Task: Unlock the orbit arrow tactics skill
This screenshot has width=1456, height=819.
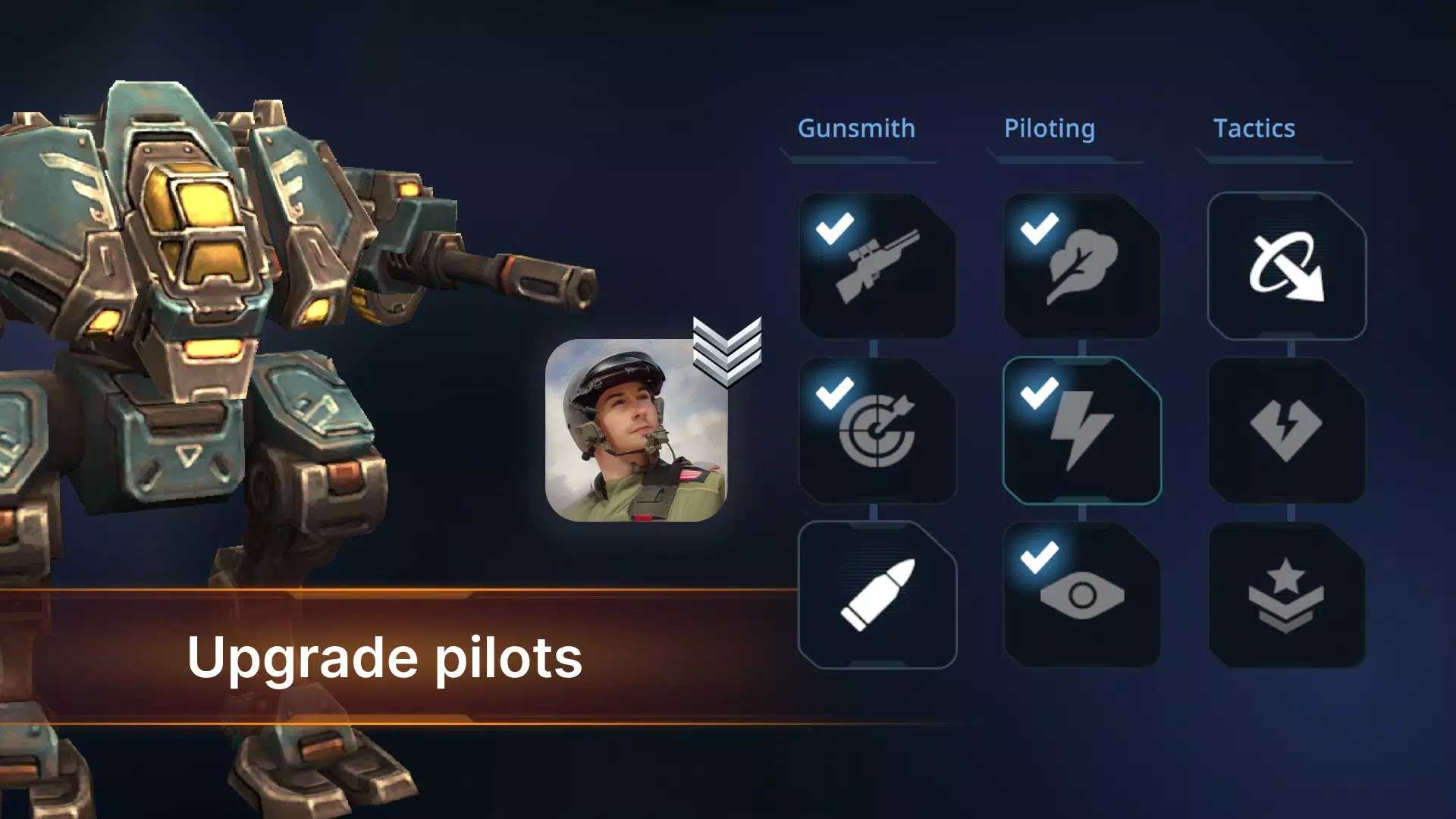Action: point(1286,265)
